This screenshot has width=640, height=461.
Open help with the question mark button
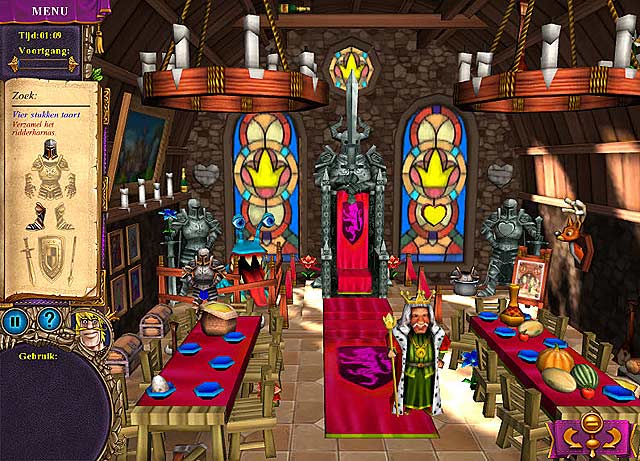tap(46, 322)
